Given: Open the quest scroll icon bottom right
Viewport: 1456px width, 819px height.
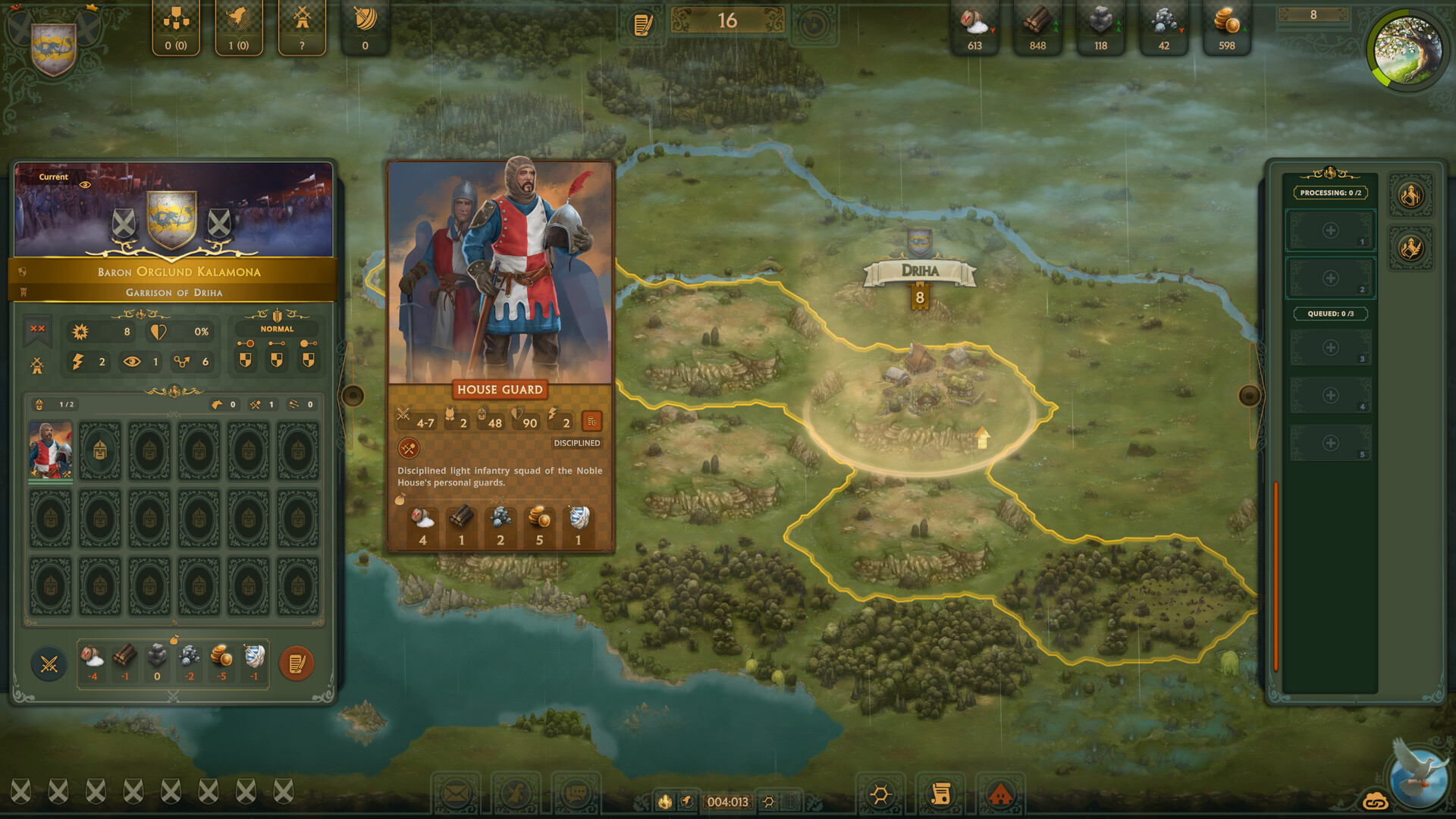Looking at the screenshot, I should 943,793.
